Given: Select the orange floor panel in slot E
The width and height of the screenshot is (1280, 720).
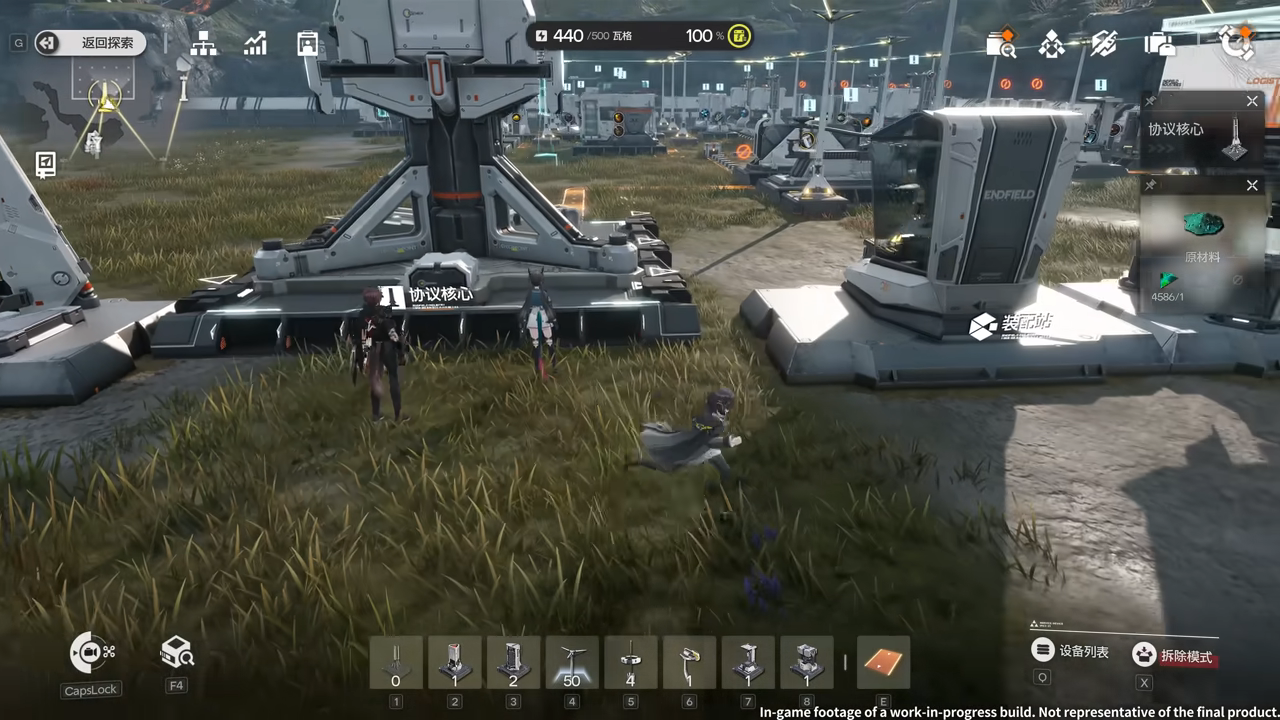Looking at the screenshot, I should (x=884, y=660).
